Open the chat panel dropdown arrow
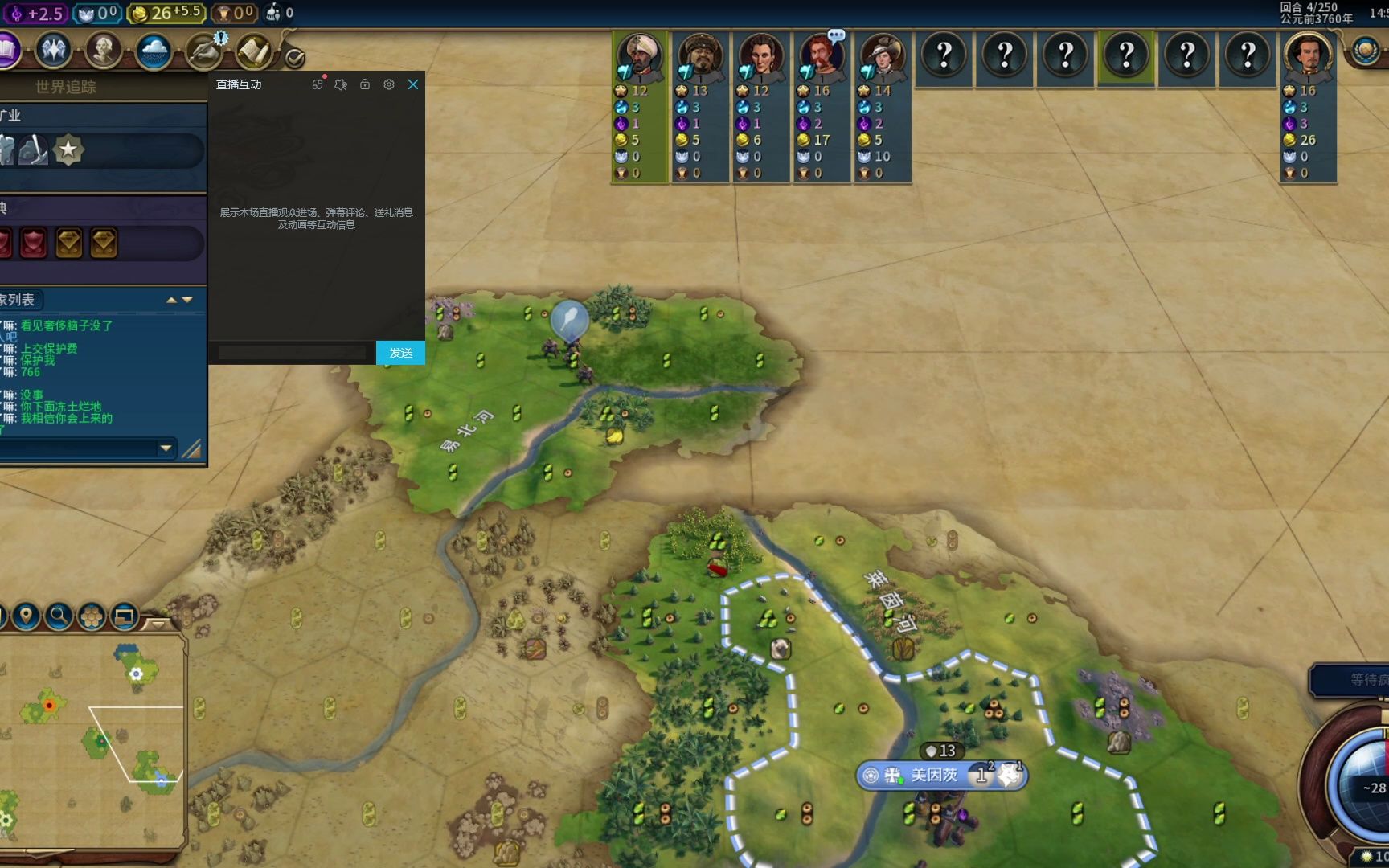This screenshot has height=868, width=1389. click(166, 448)
